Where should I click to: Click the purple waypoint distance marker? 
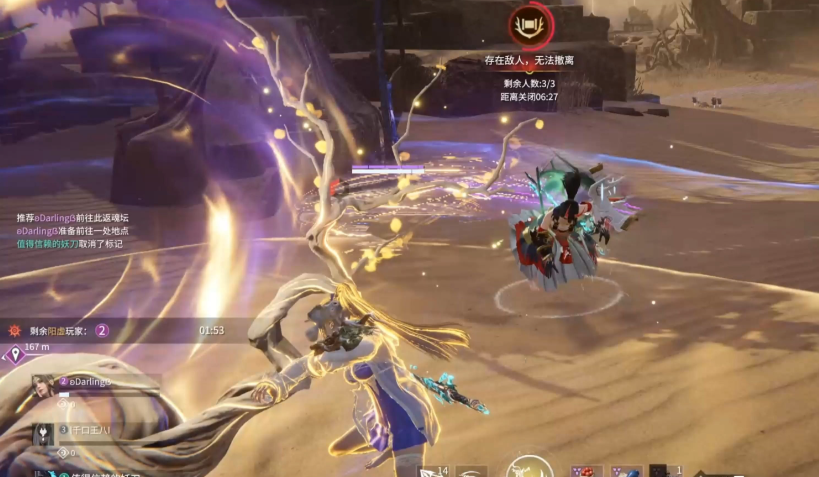point(15,355)
